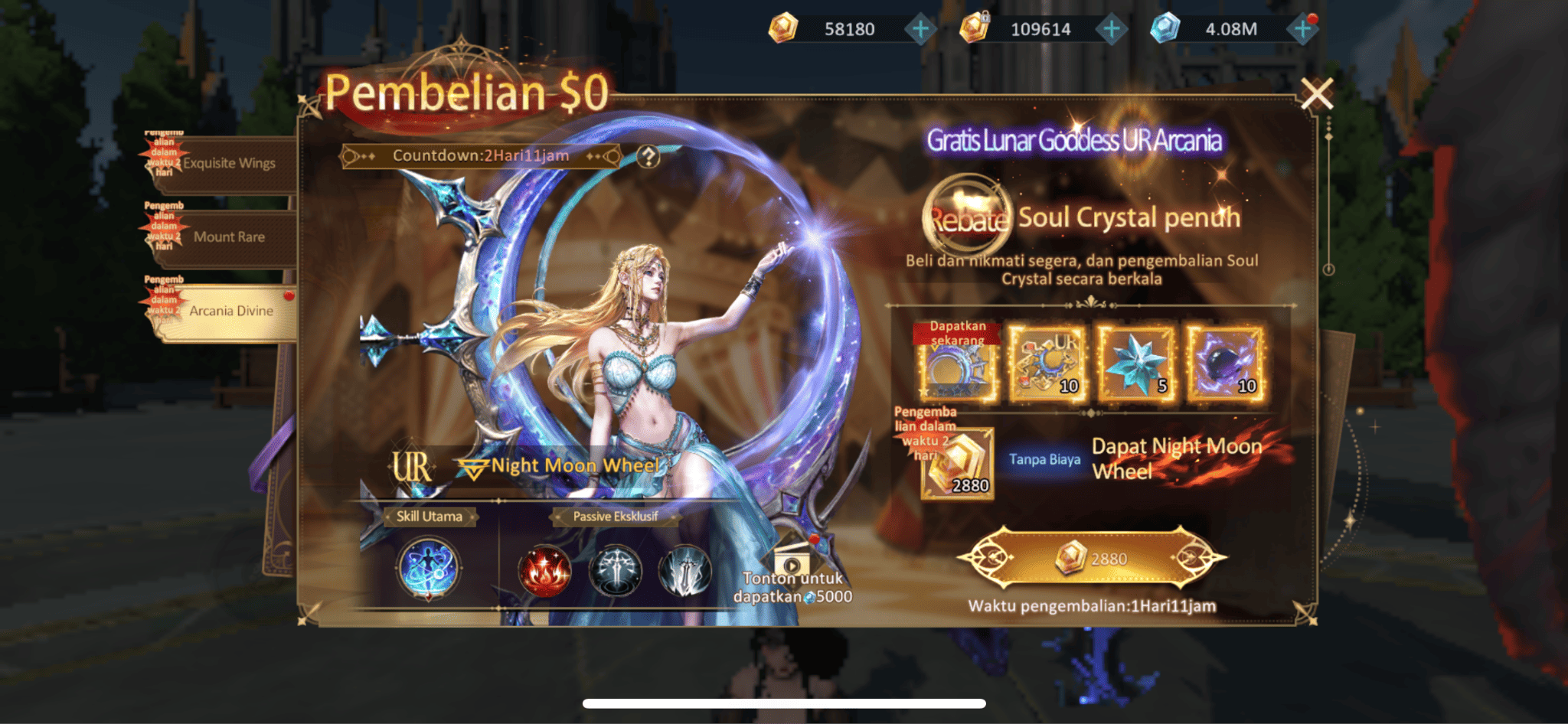
Task: Open the Mount Rare tab
Action: [228, 237]
